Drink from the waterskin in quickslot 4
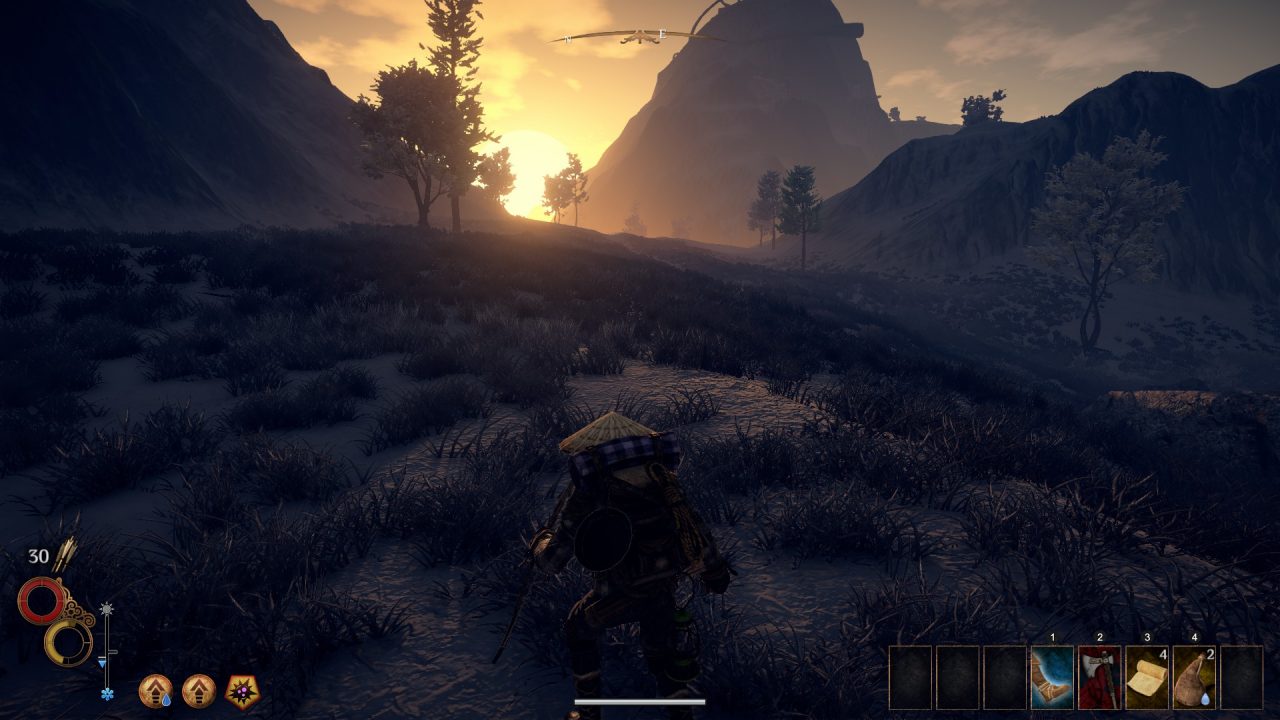The width and height of the screenshot is (1280, 720). (x=1193, y=678)
